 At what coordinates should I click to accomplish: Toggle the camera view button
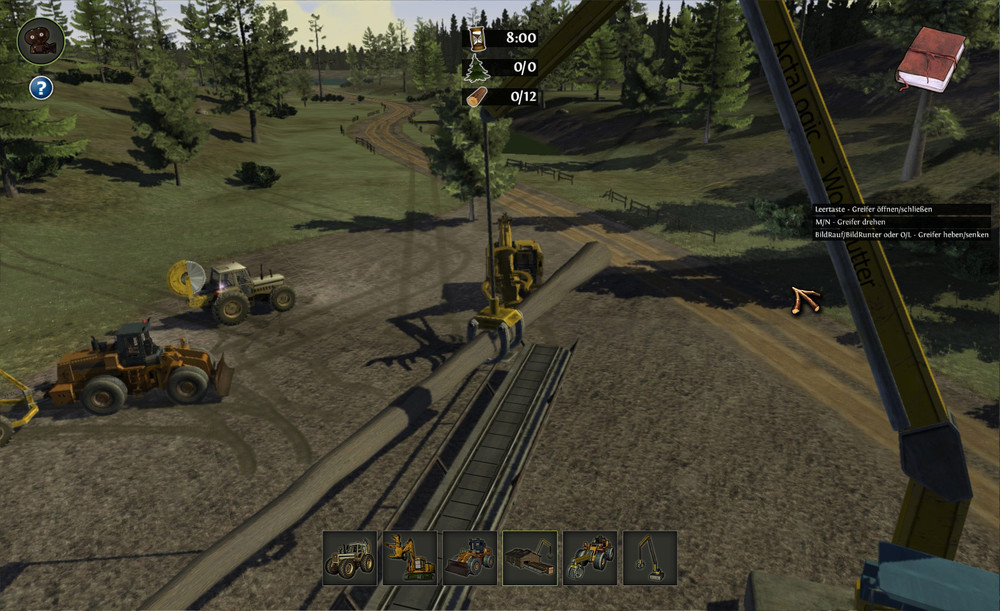point(41,41)
